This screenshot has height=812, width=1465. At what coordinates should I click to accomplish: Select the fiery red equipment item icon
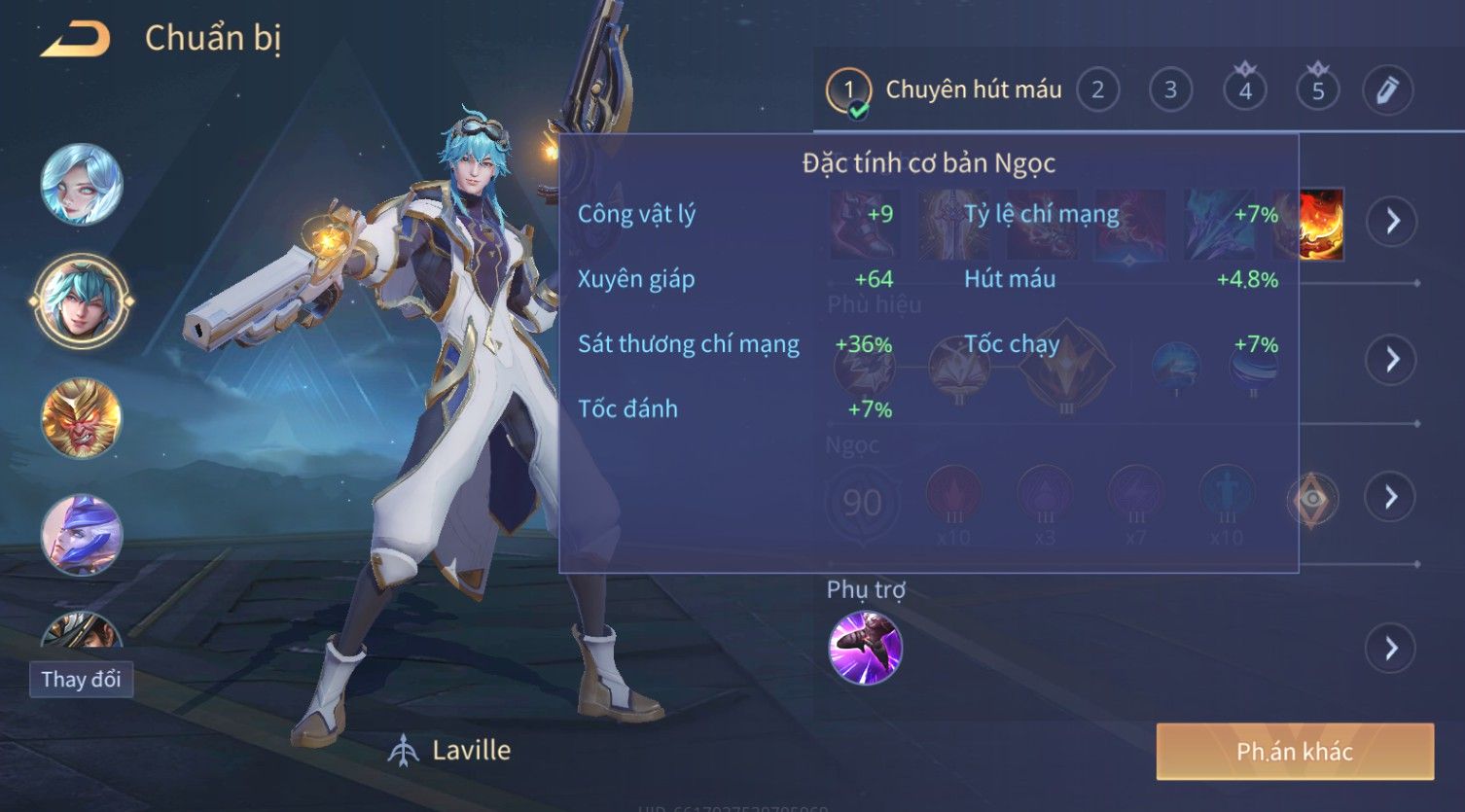tap(1321, 224)
